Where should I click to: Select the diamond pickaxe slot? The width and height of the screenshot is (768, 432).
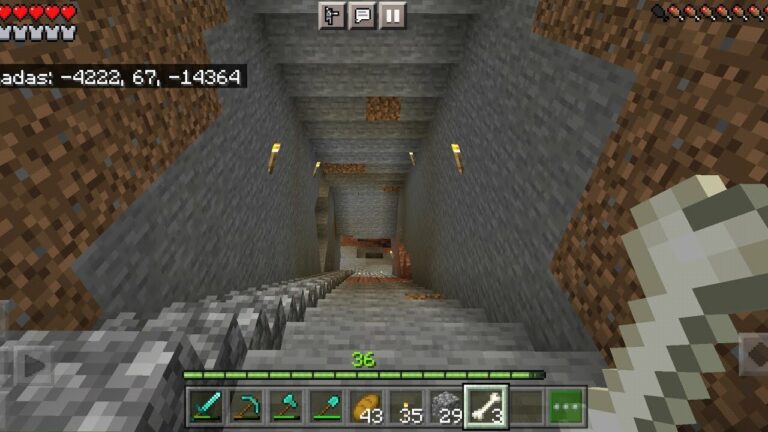coord(246,406)
